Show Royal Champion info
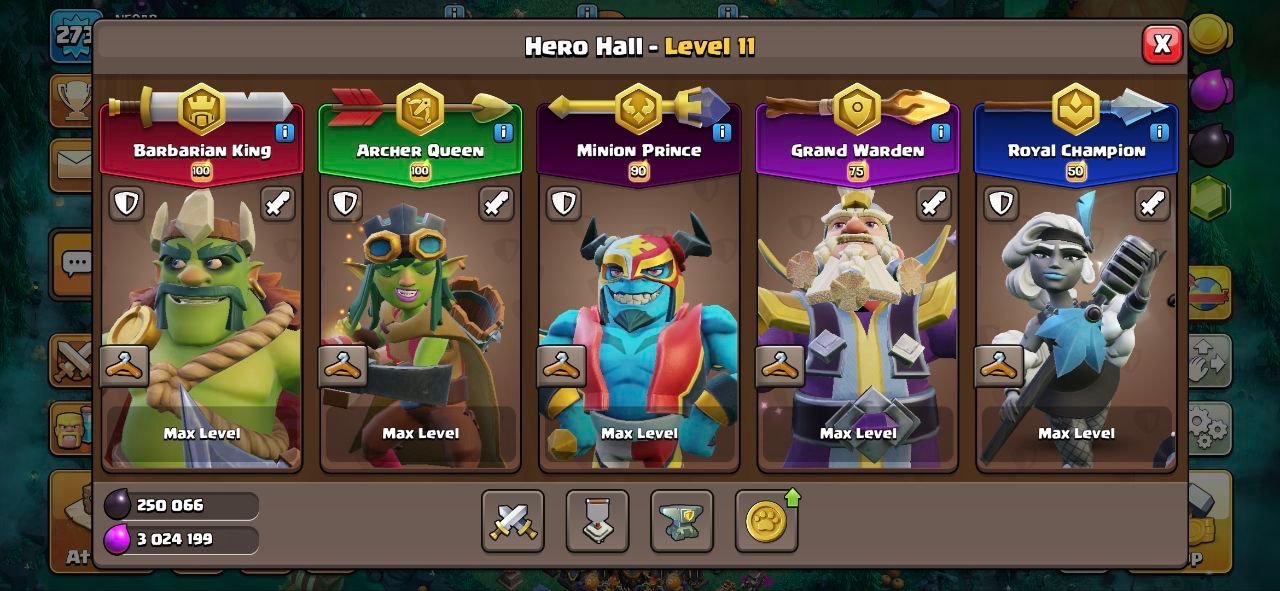The image size is (1280, 591). point(1159,131)
